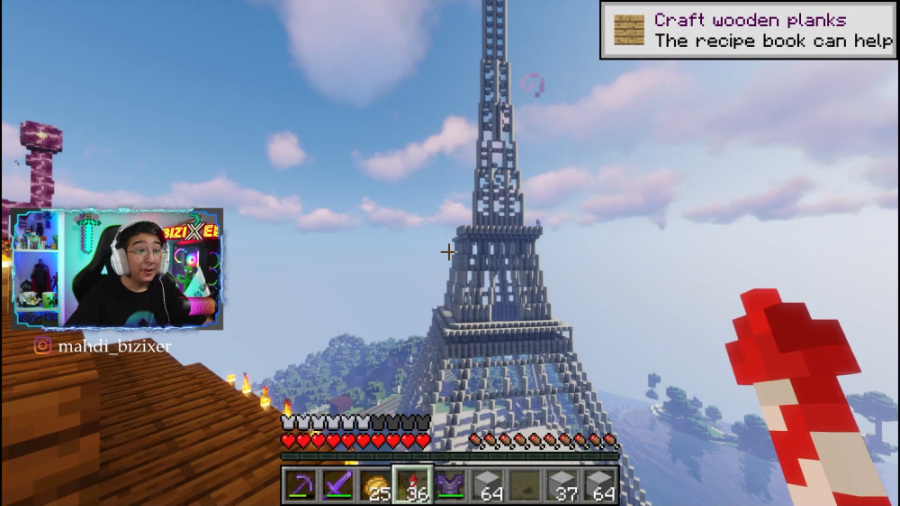Select the block stack showing 37
This screenshot has width=900, height=506.
point(563,486)
